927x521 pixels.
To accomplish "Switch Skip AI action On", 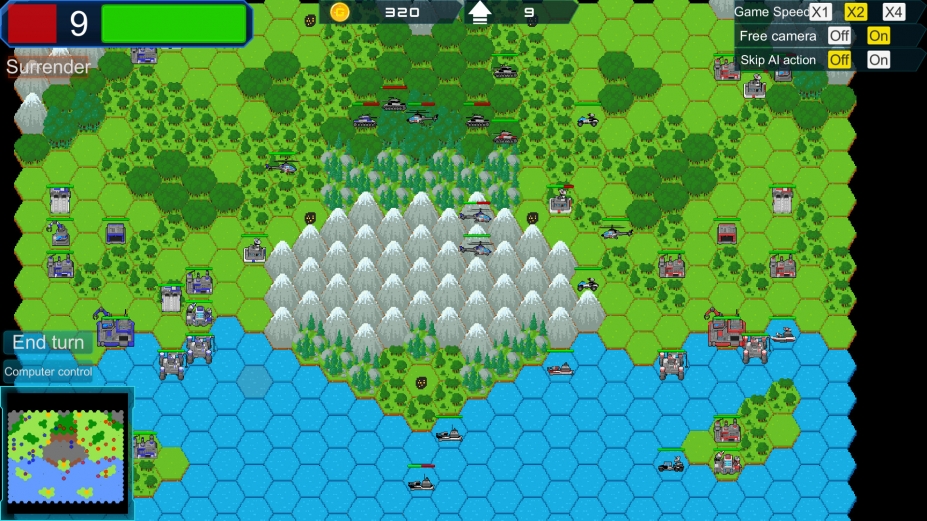I will (878, 60).
